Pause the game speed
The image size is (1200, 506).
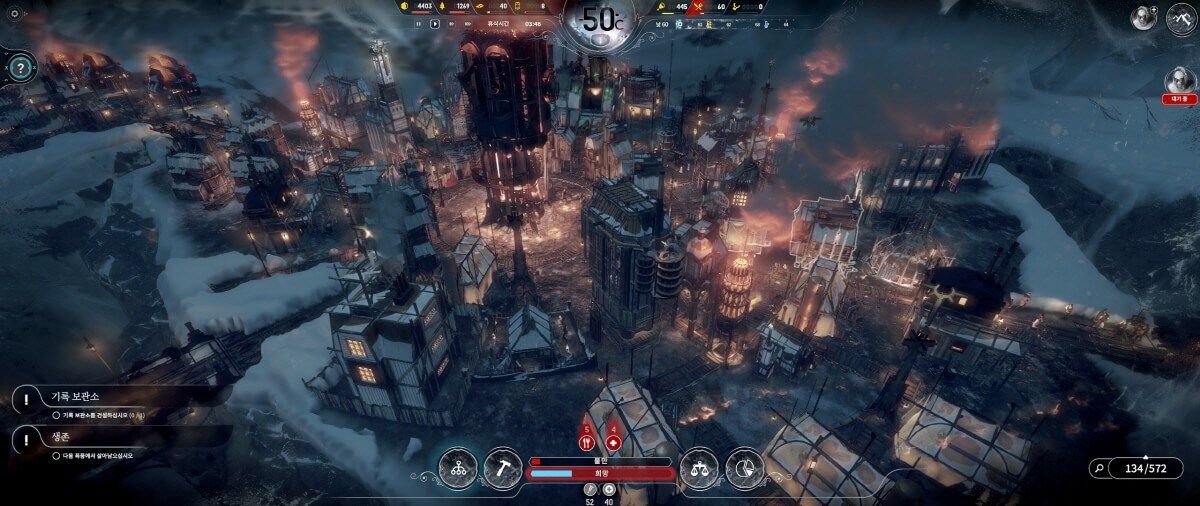[419, 23]
